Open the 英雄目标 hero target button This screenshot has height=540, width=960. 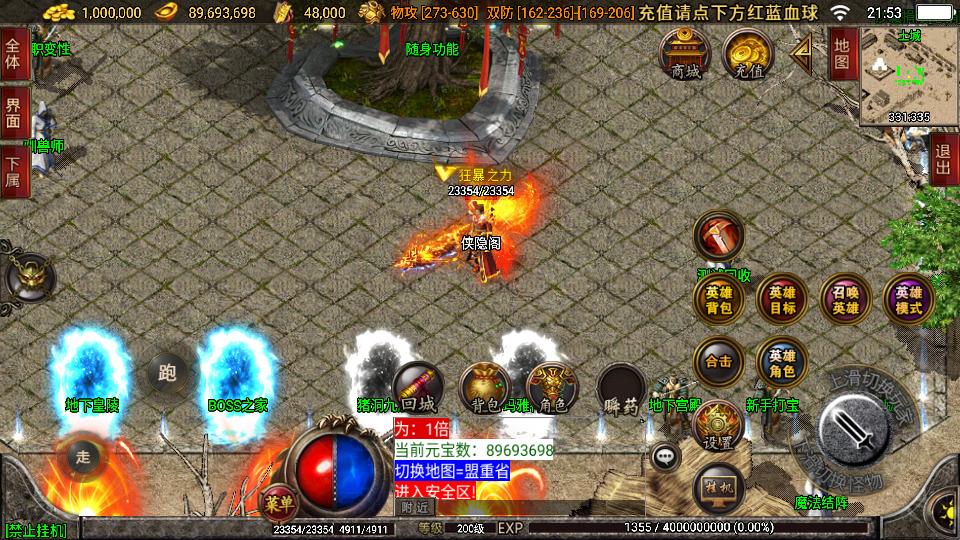point(783,300)
